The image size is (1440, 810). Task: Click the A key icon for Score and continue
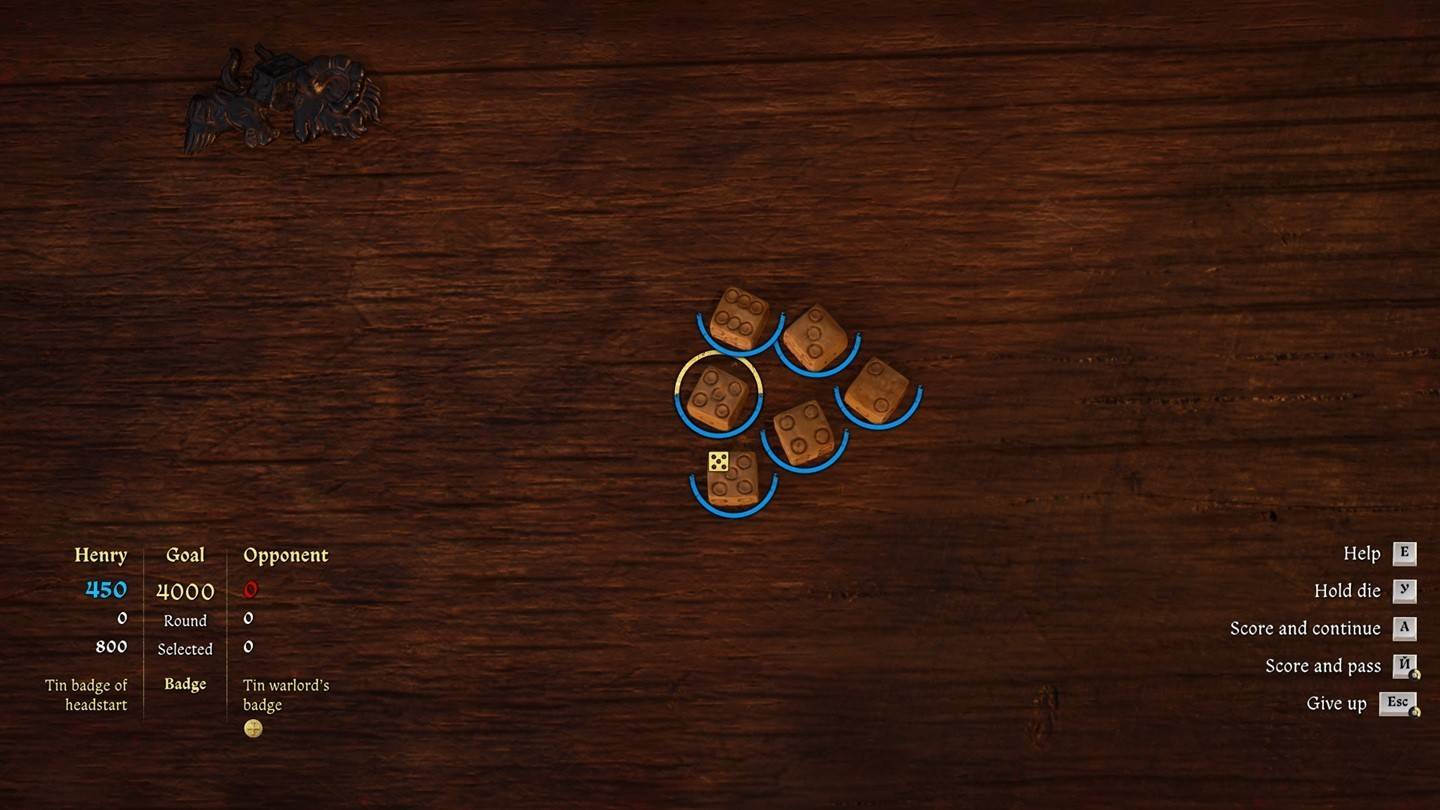point(1404,628)
